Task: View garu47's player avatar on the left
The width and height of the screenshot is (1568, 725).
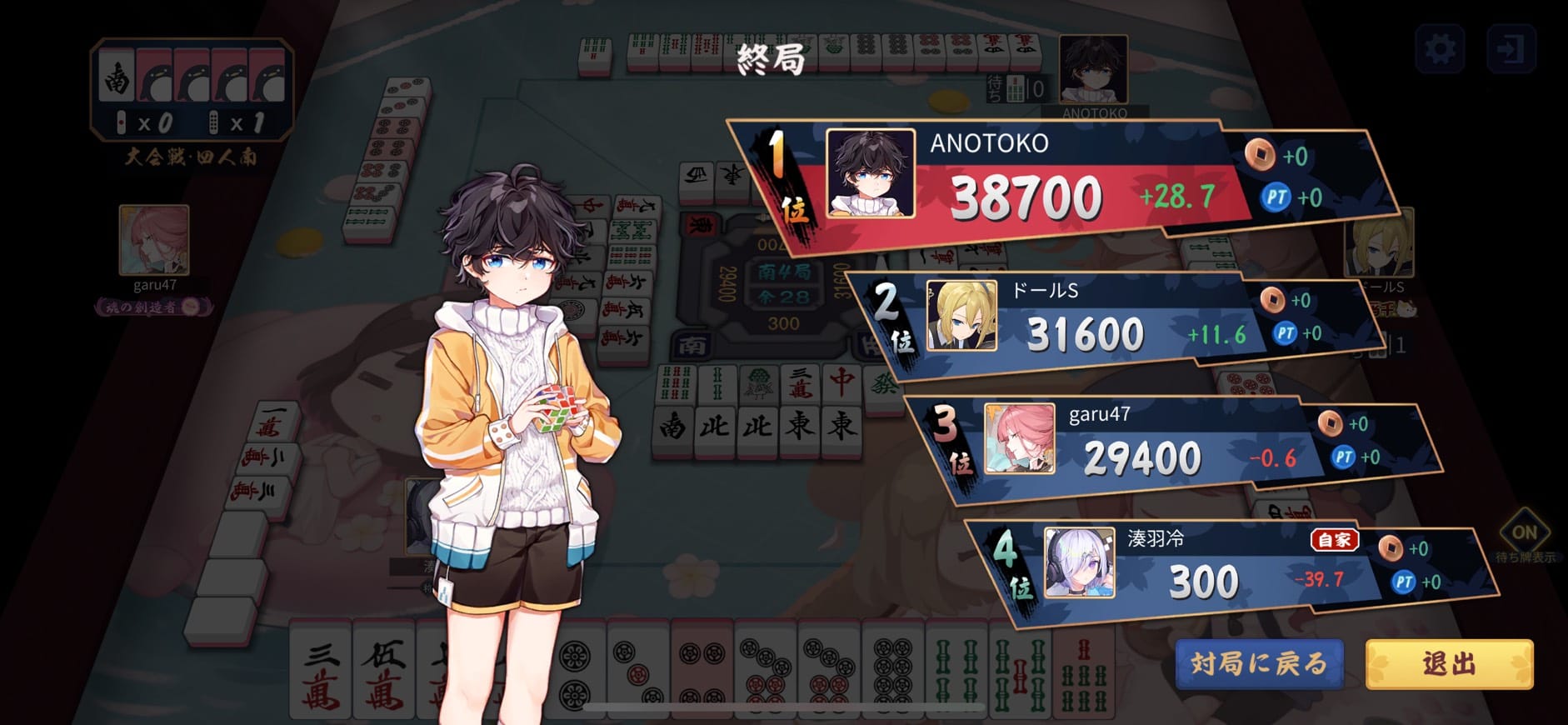Action: tap(154, 240)
